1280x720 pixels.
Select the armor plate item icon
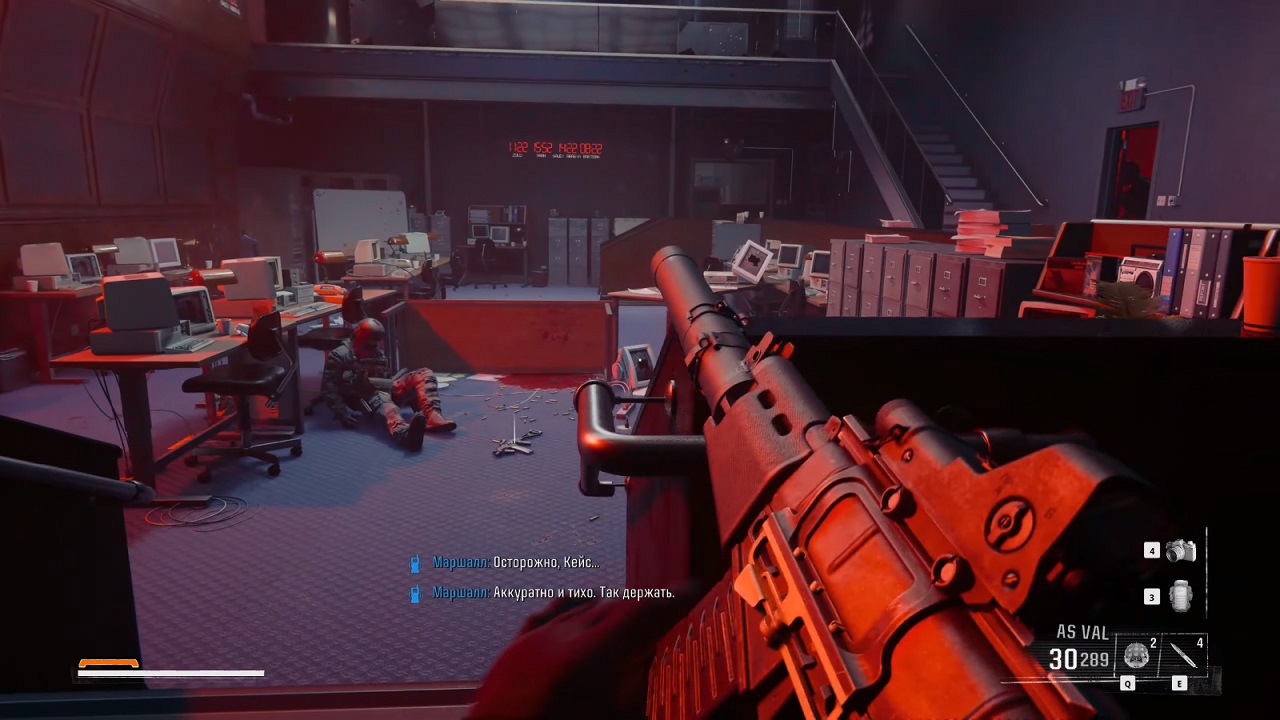(1181, 596)
